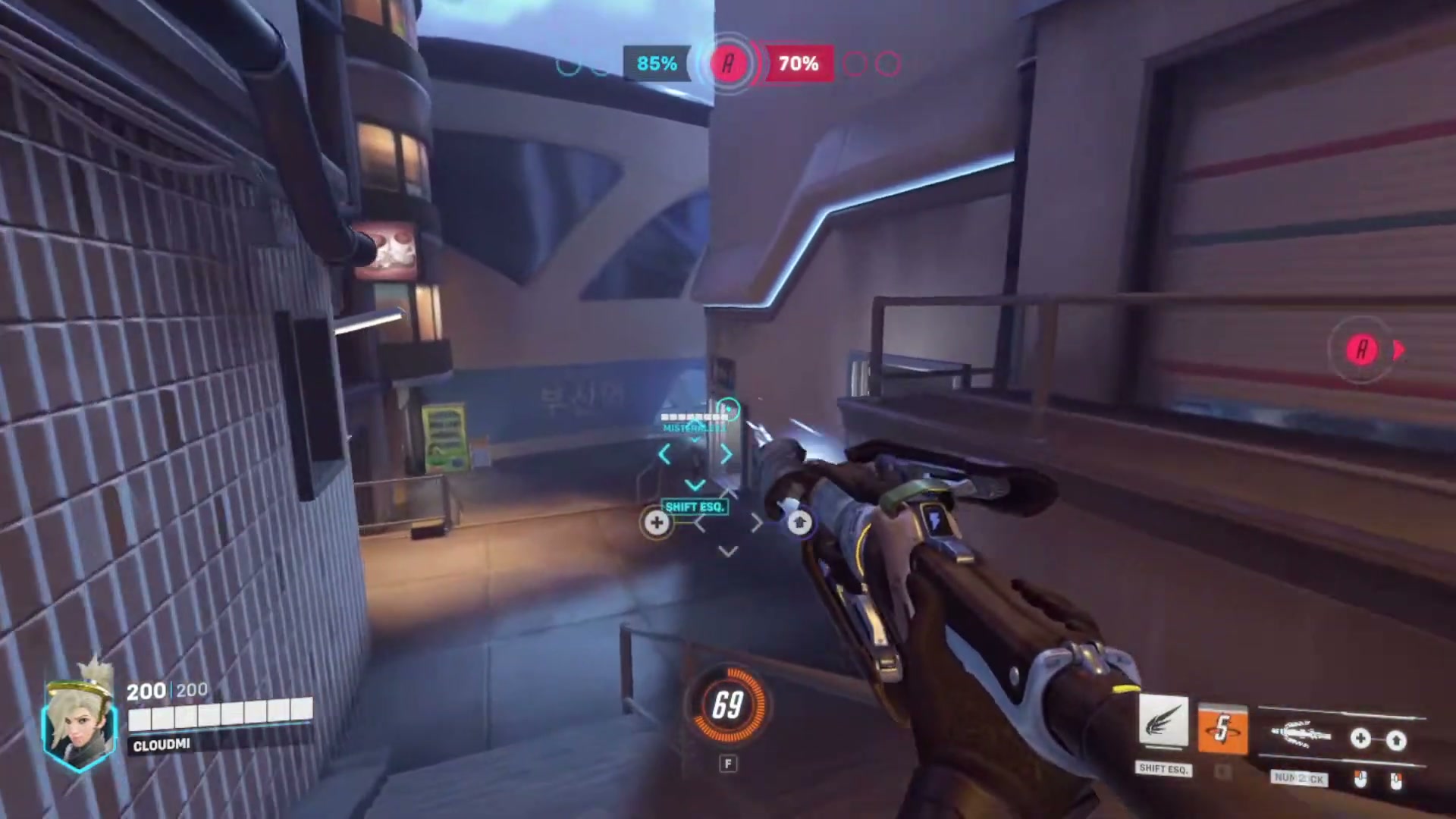This screenshot has width=1456, height=819.
Task: Click the primary fire mouse button icon
Action: (x=1362, y=780)
